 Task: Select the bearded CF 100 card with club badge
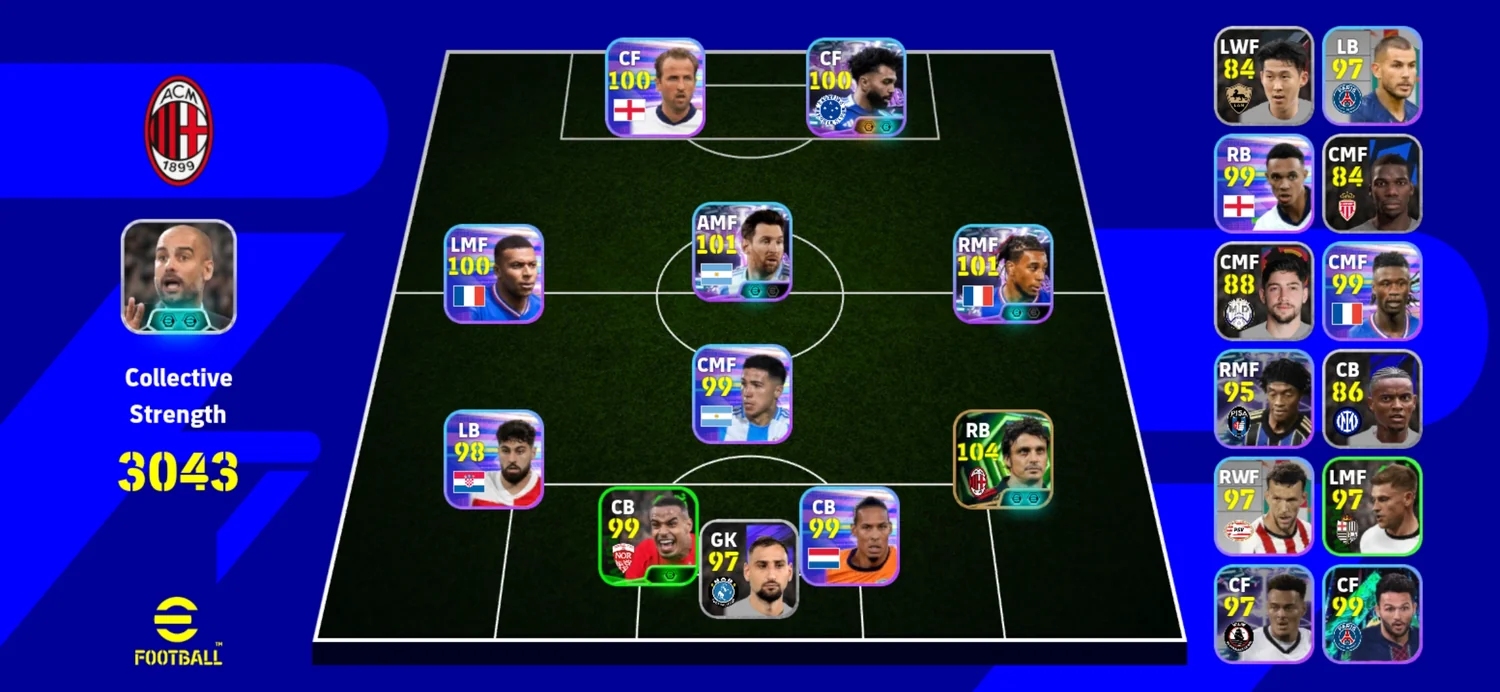[x=855, y=87]
